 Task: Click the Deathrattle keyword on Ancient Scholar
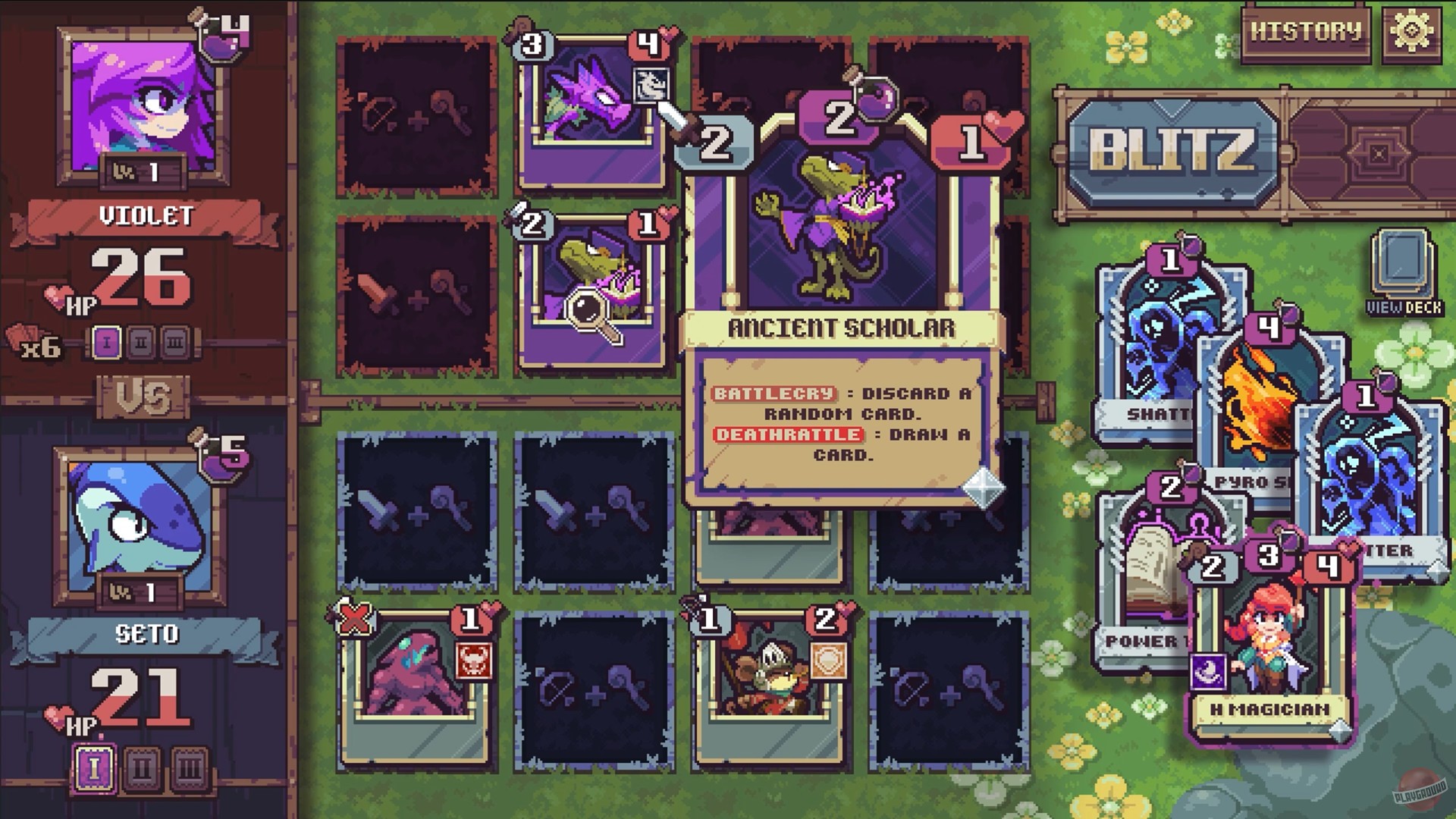pyautogui.click(x=789, y=435)
